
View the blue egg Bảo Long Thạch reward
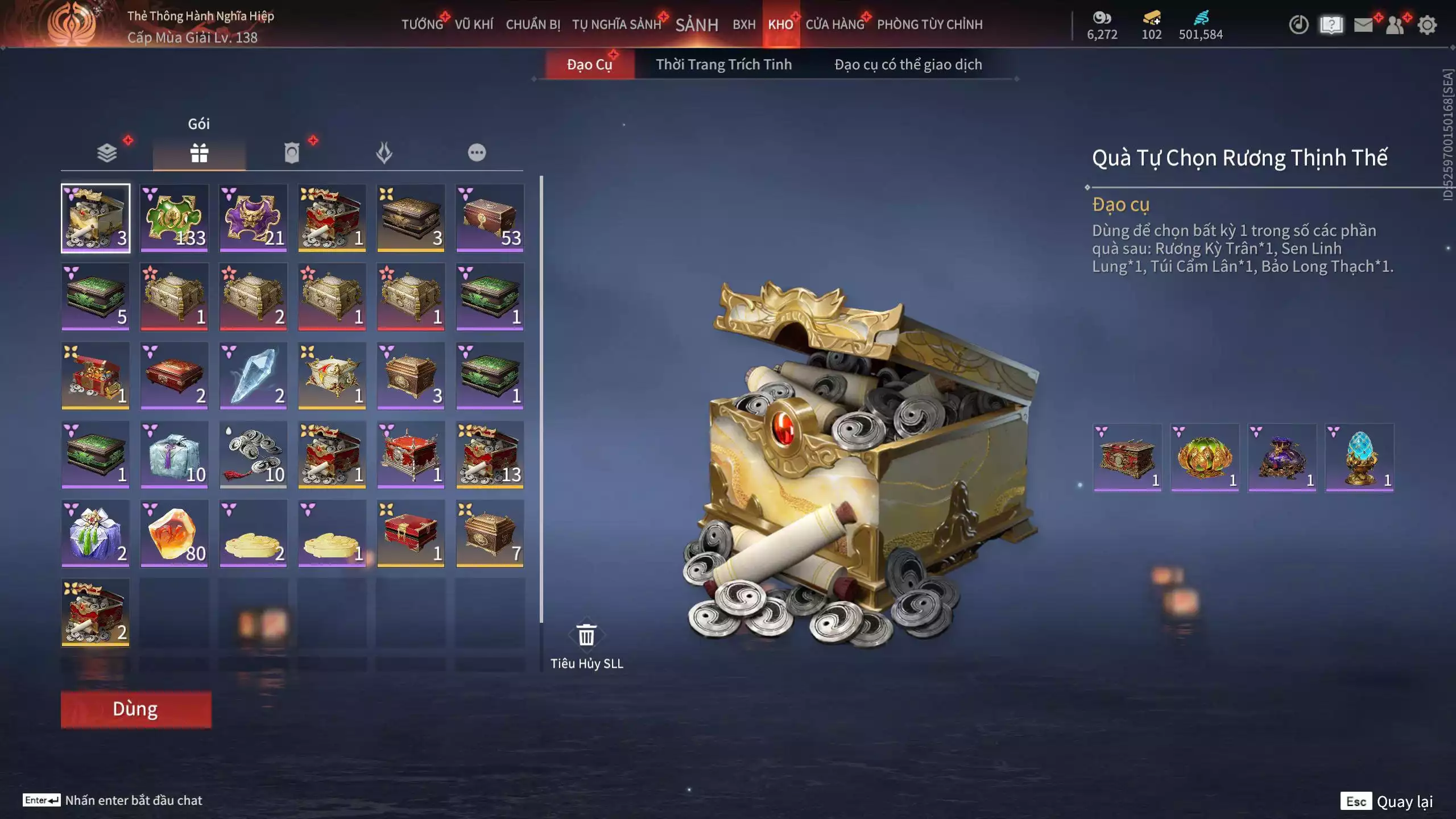point(1359,457)
